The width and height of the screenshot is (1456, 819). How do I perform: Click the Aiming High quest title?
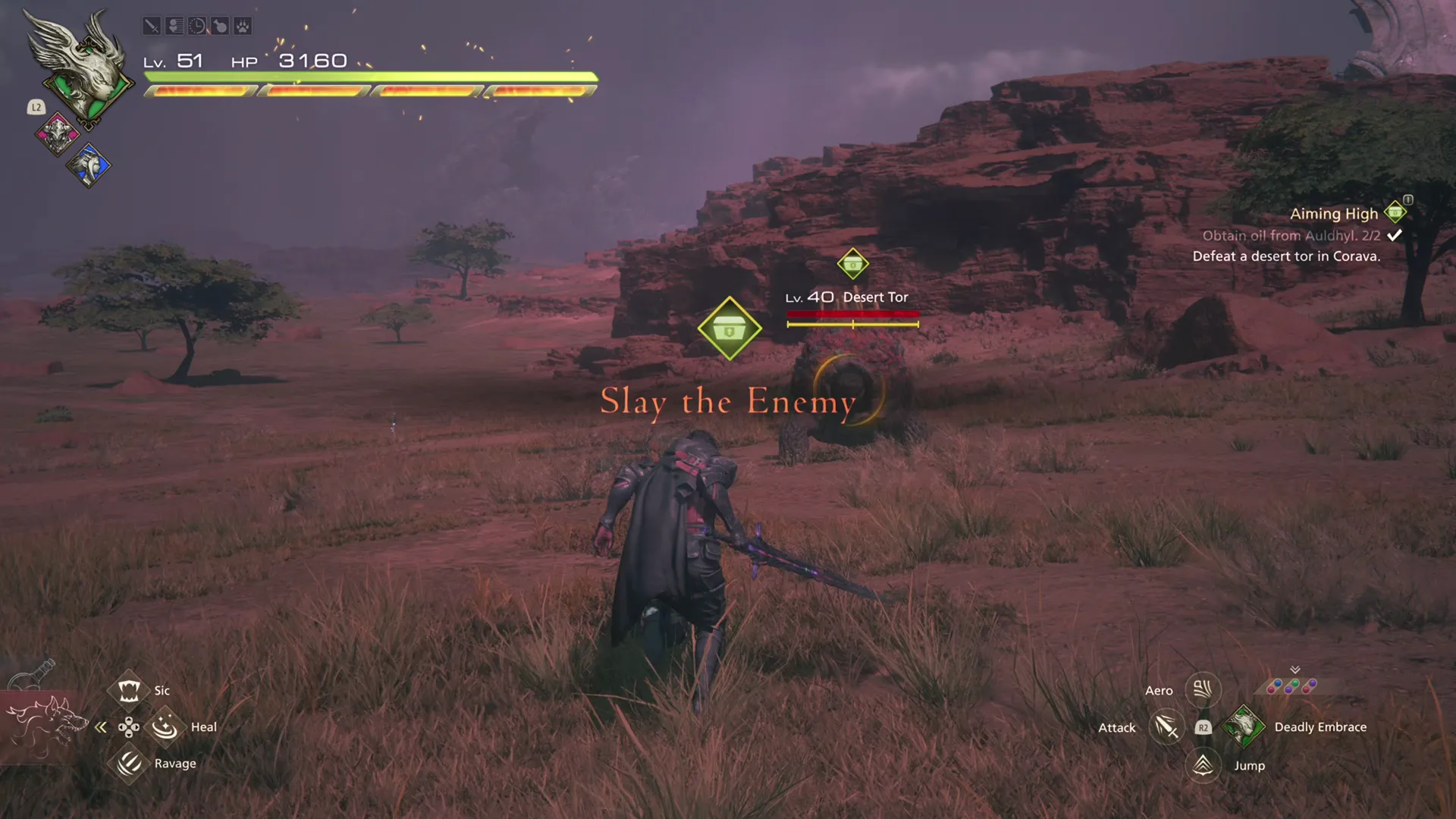1335,213
